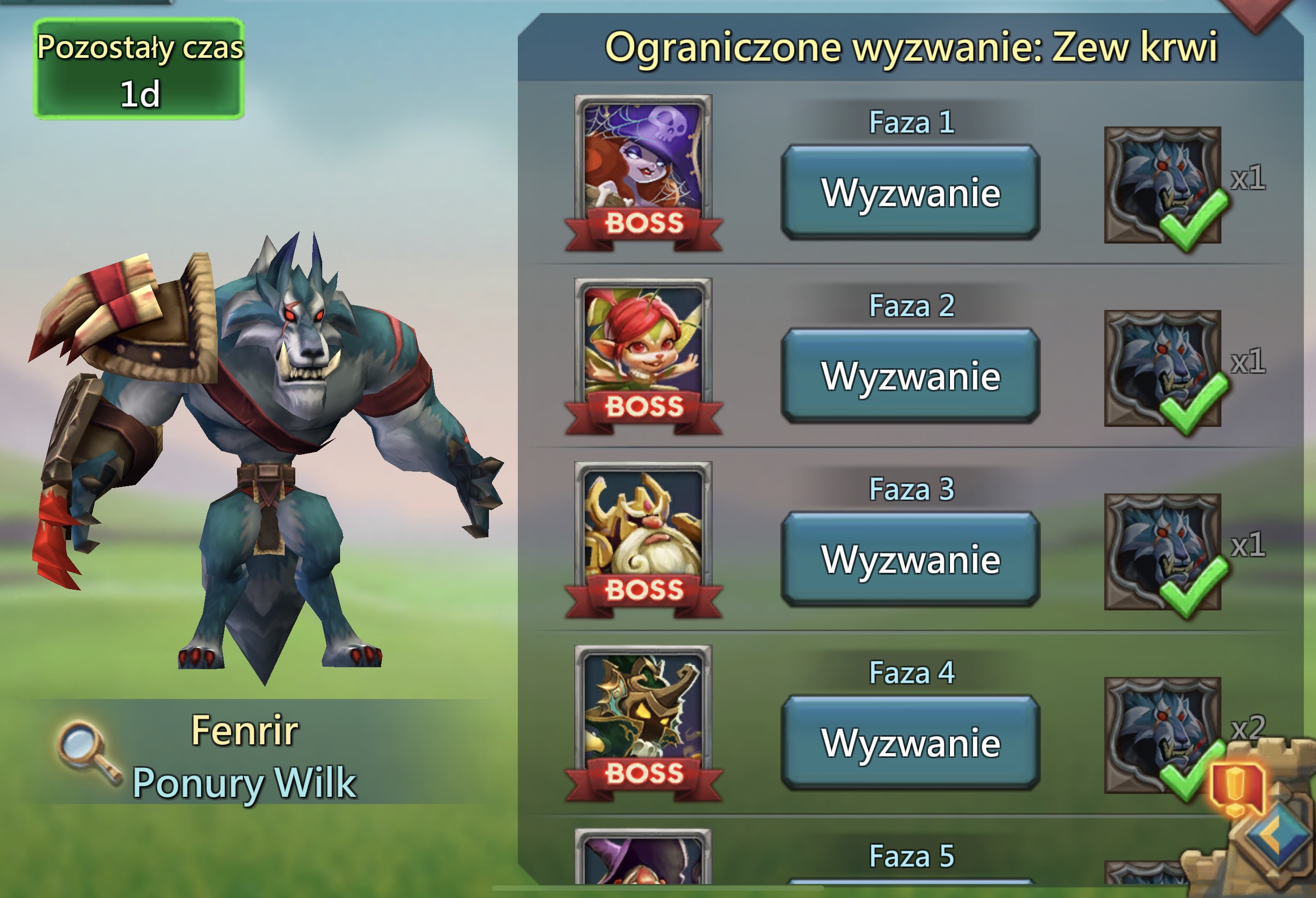View the Faza 2 wolf medal reward
Screen dimensions: 1316x898
pos(1162,368)
